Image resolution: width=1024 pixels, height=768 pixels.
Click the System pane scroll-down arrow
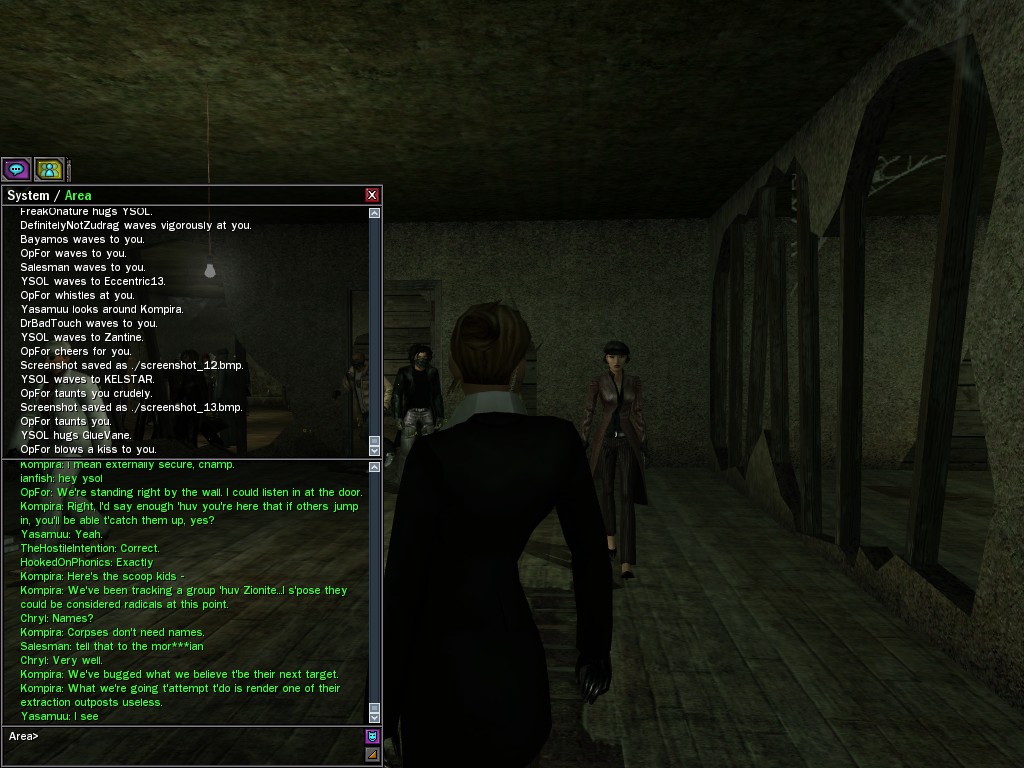[x=375, y=451]
